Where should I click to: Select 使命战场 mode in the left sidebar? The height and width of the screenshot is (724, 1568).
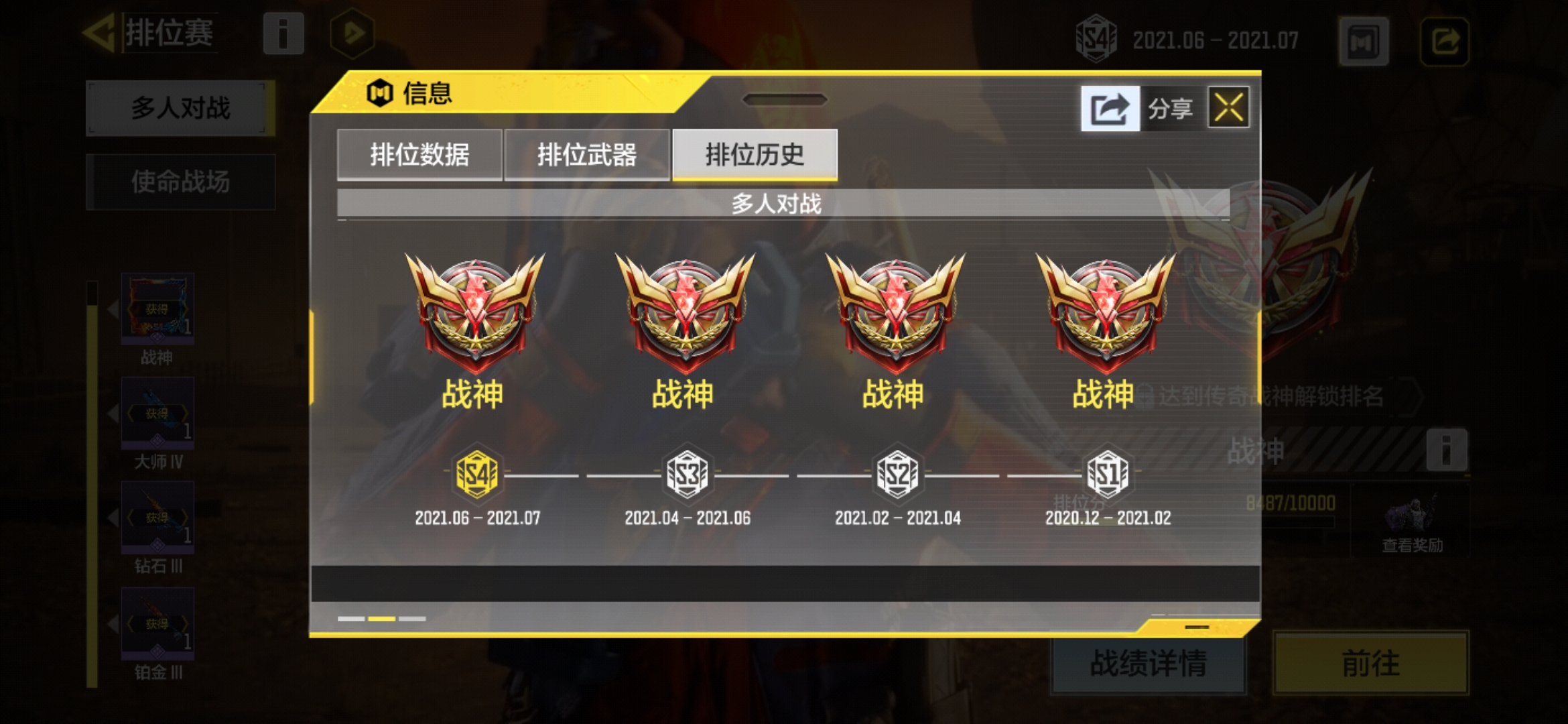(x=180, y=182)
